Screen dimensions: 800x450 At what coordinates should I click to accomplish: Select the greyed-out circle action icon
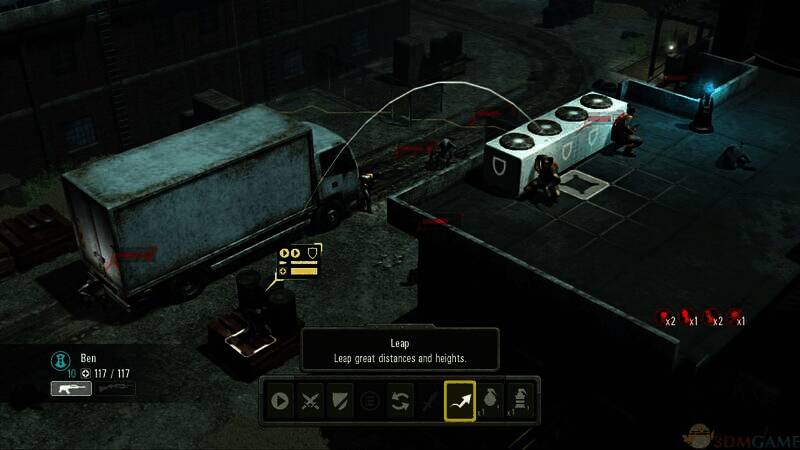[371, 401]
